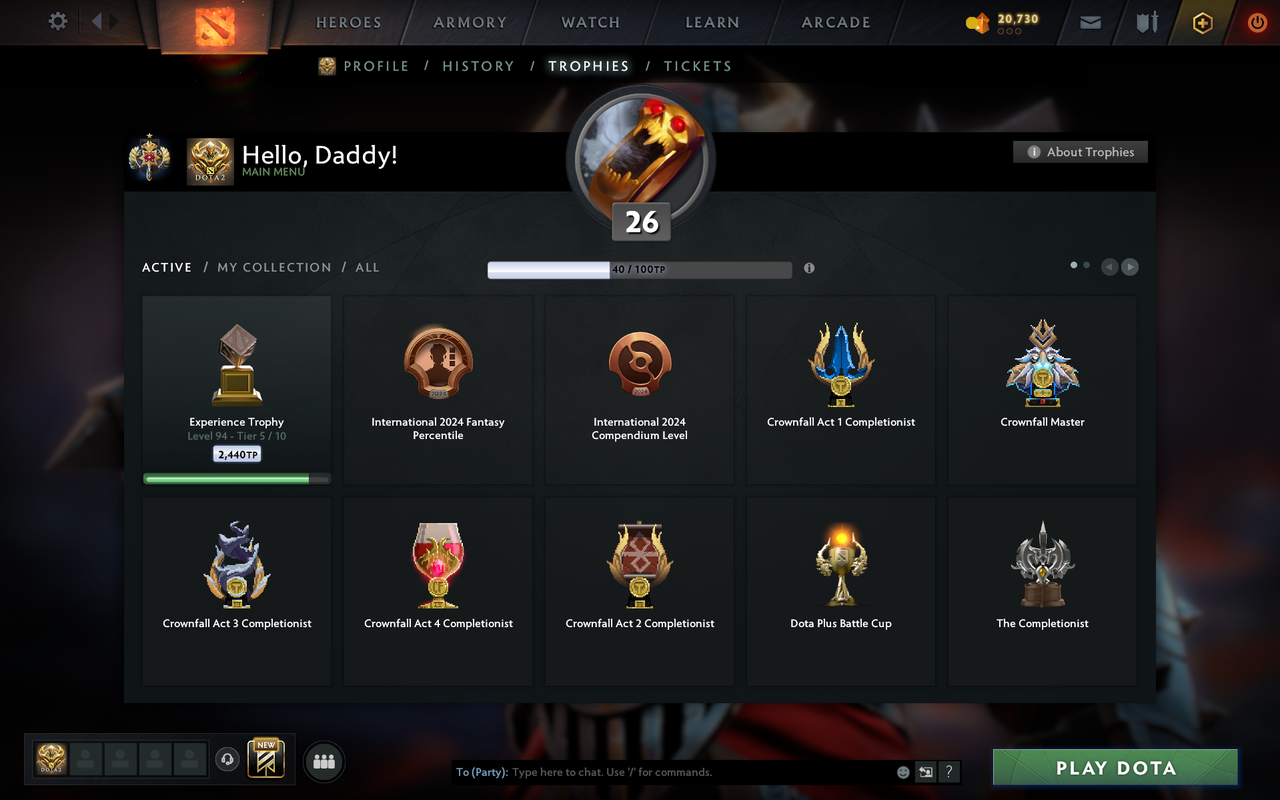
Task: Click the left pagination arrow above trophies
Action: (x=1109, y=267)
